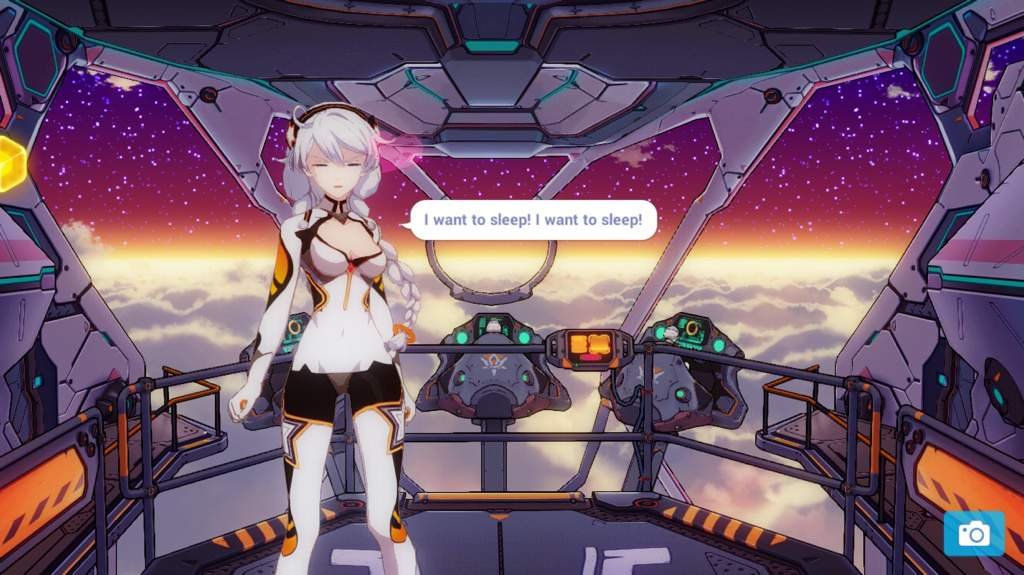Take a screenshot with the camera button
Screen dimensions: 1024x575
[972, 534]
